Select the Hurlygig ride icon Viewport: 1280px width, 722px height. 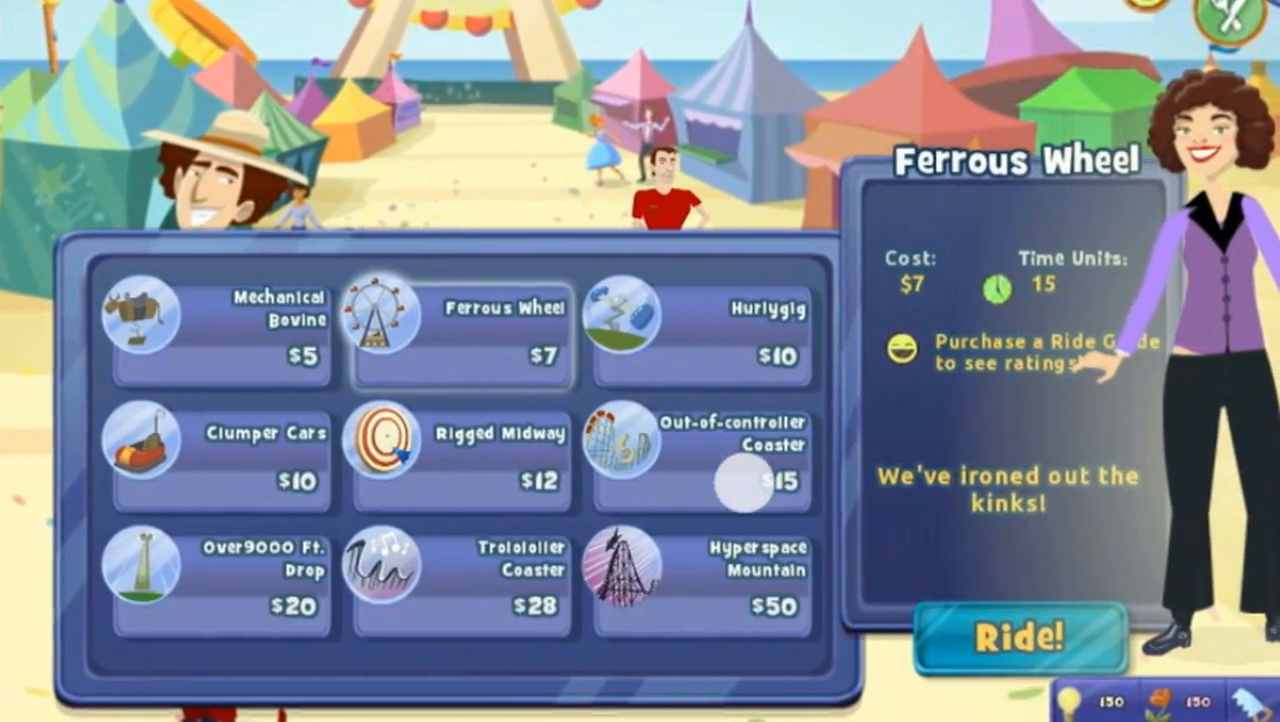621,315
